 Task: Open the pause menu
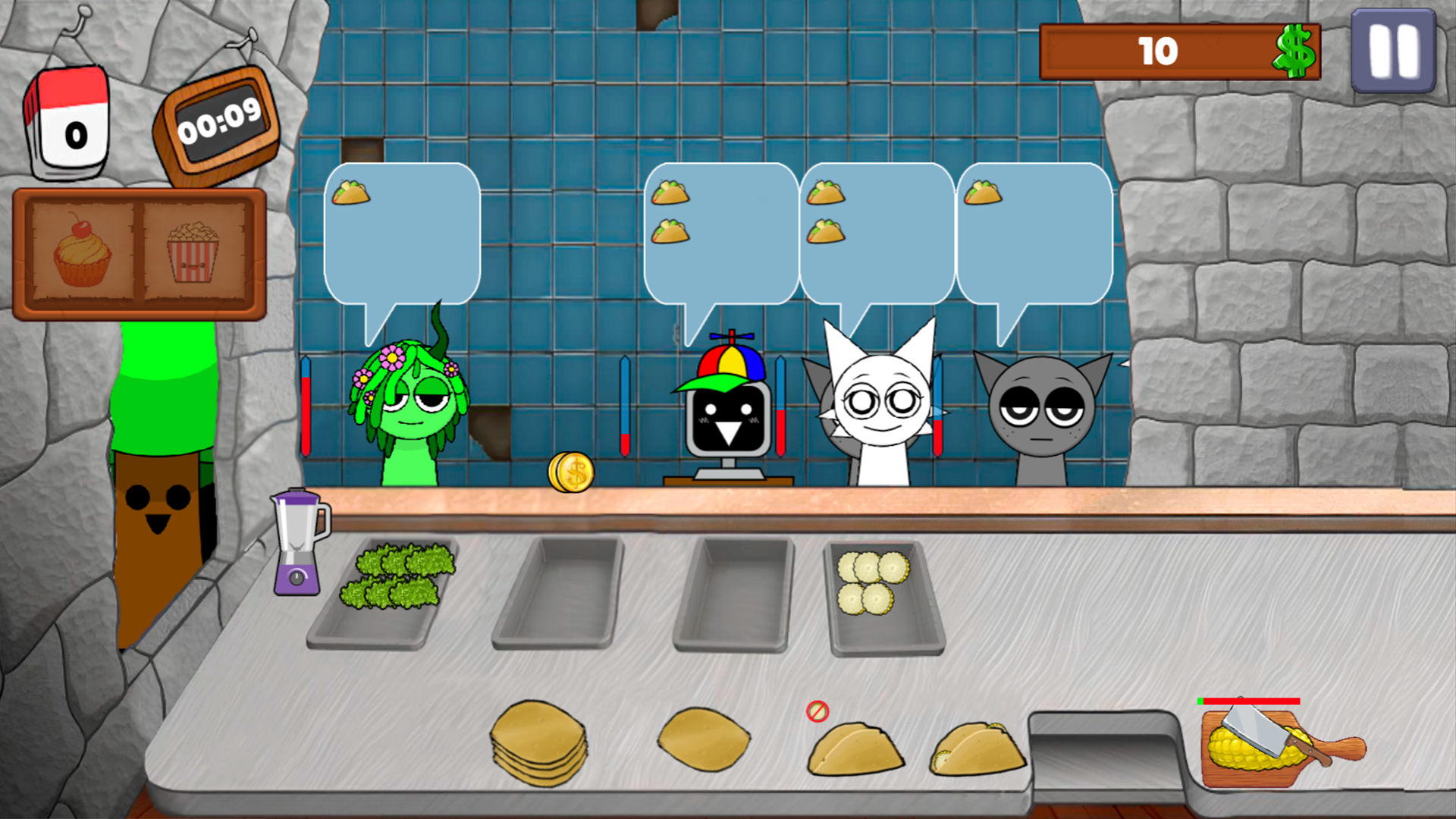1394,52
